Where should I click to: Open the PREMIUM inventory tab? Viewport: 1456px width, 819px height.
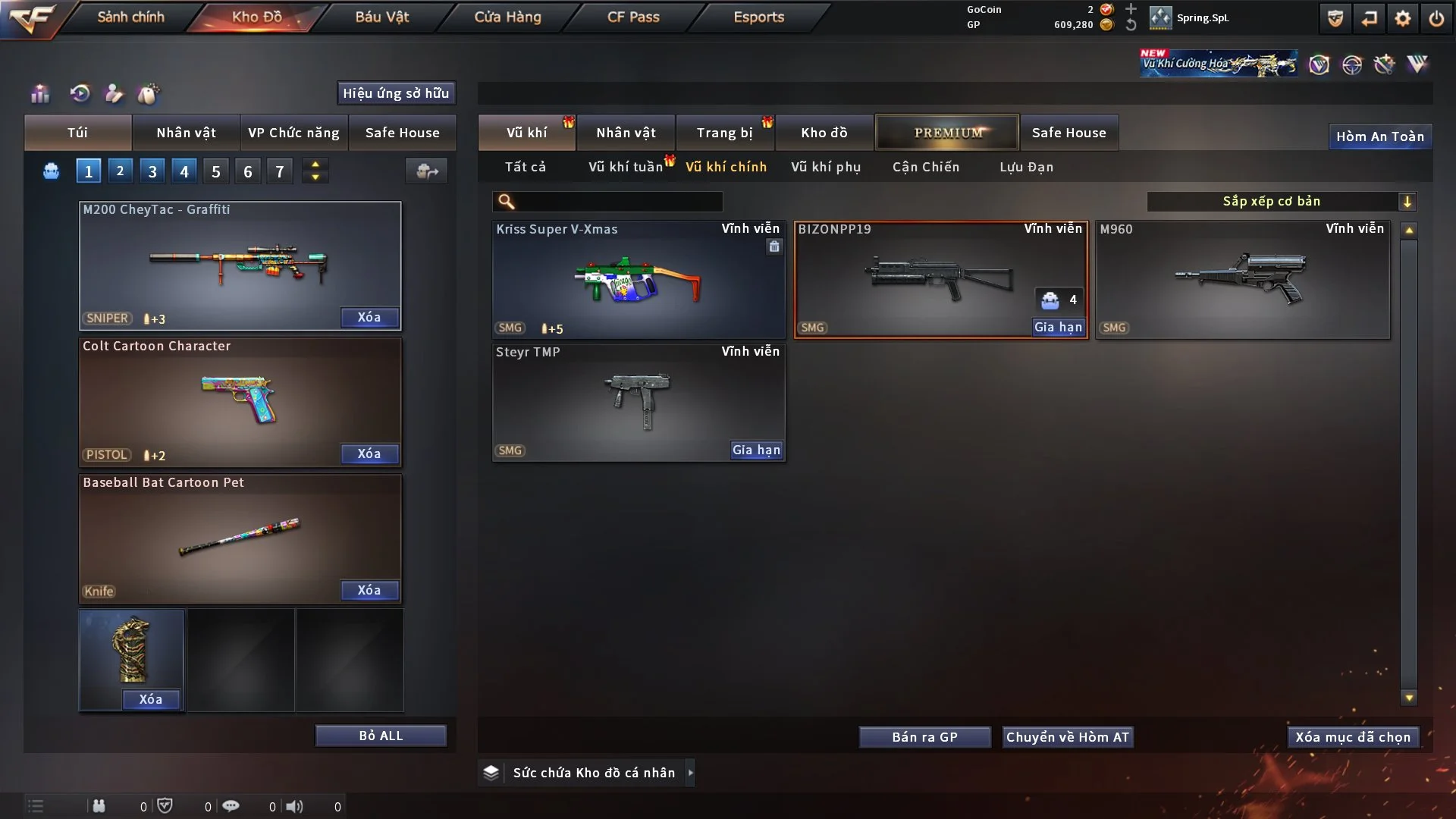(x=947, y=133)
